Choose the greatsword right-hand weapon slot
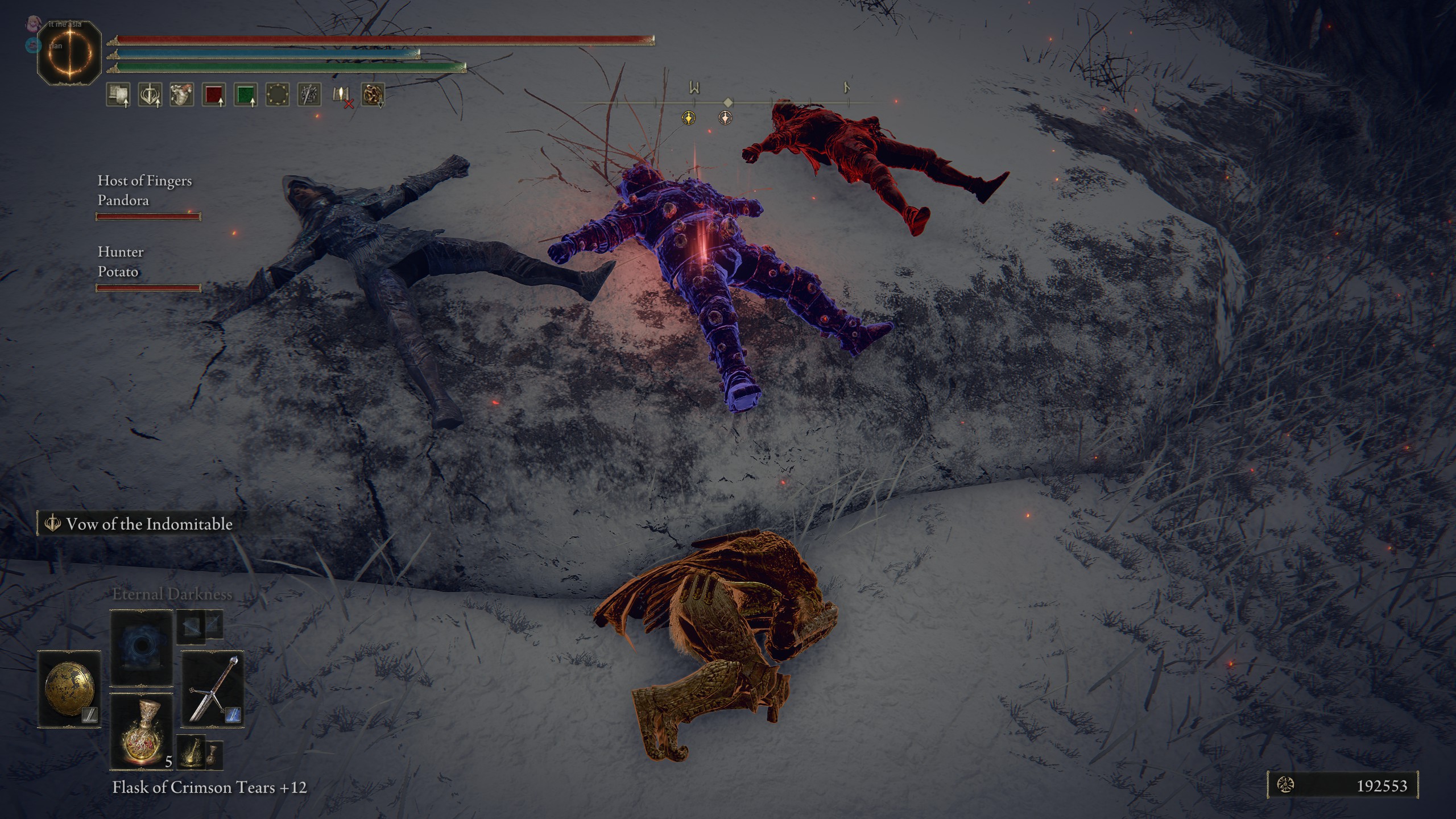1456x819 pixels. [x=213, y=689]
